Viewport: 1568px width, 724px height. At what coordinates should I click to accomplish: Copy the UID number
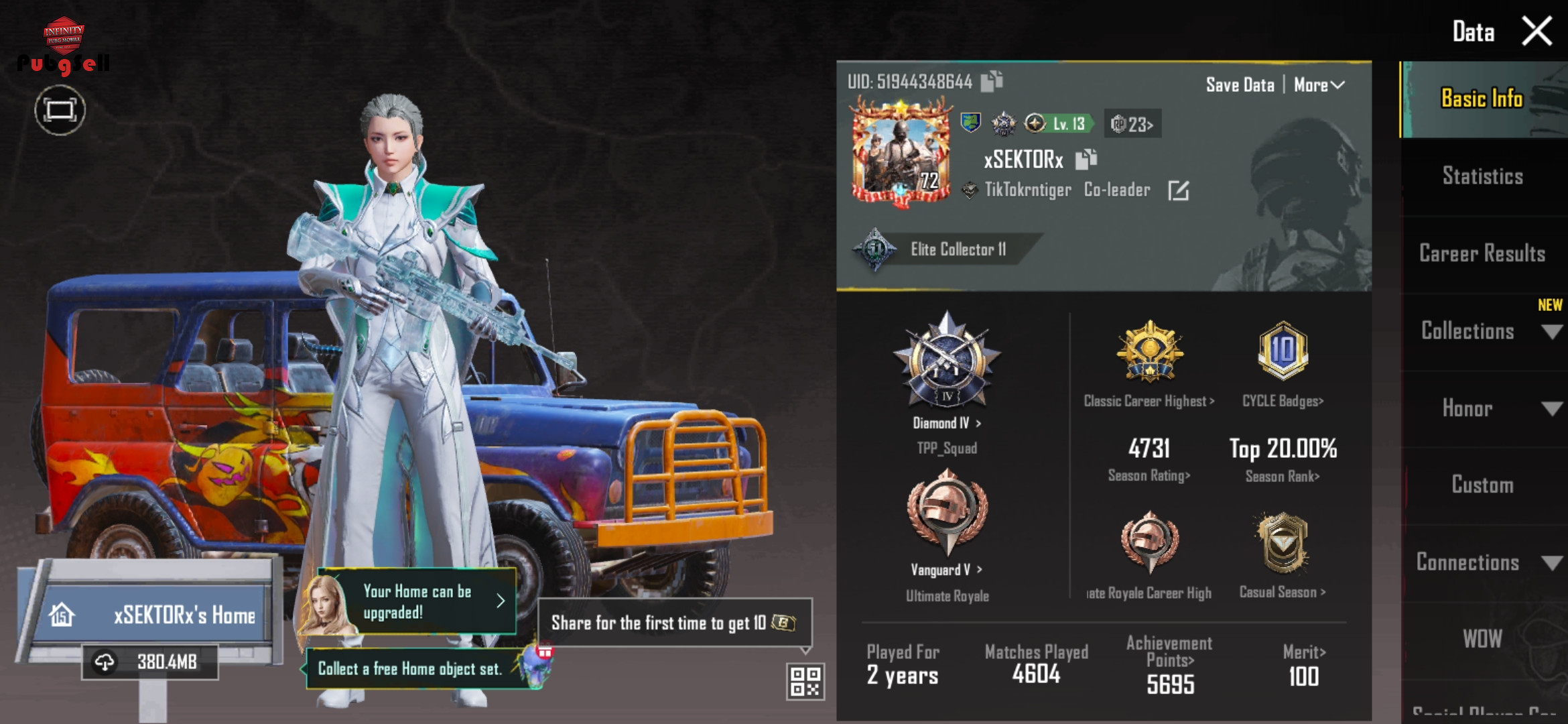(x=992, y=81)
